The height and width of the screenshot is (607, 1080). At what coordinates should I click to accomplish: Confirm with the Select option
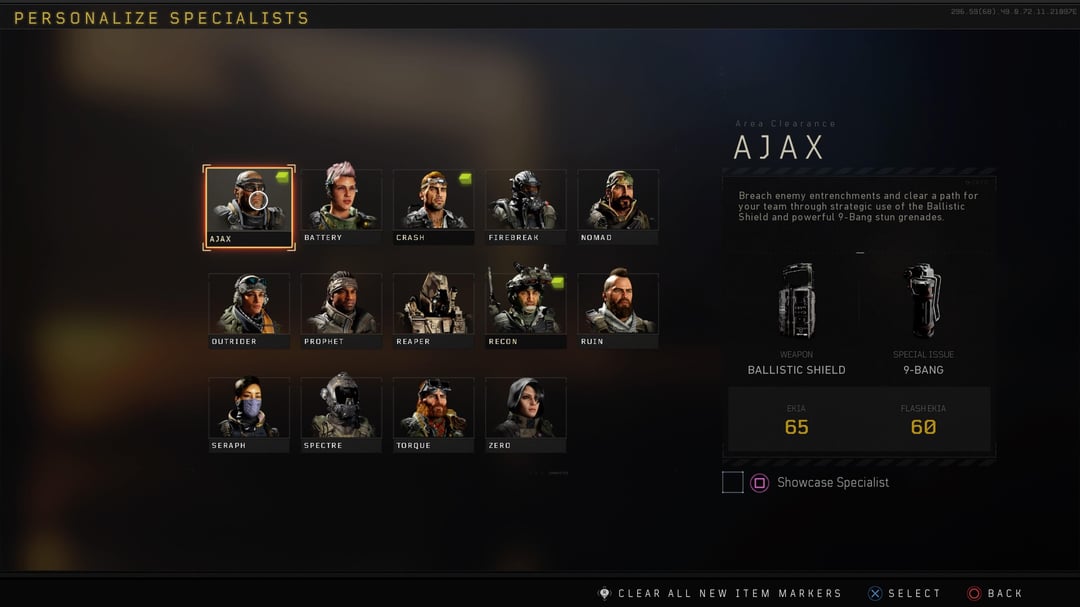905,593
